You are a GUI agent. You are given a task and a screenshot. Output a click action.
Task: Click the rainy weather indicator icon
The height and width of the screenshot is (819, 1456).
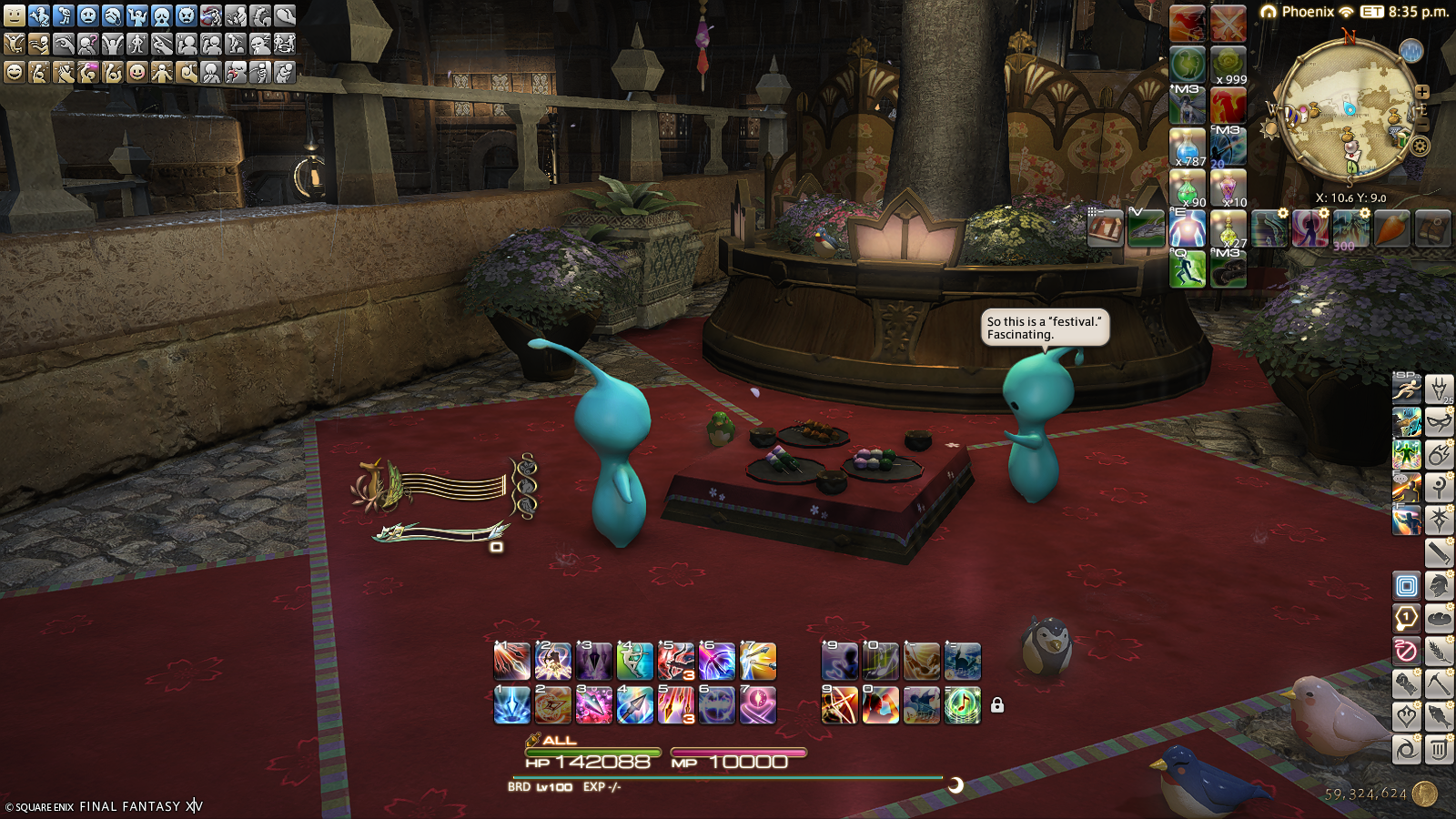[1410, 51]
